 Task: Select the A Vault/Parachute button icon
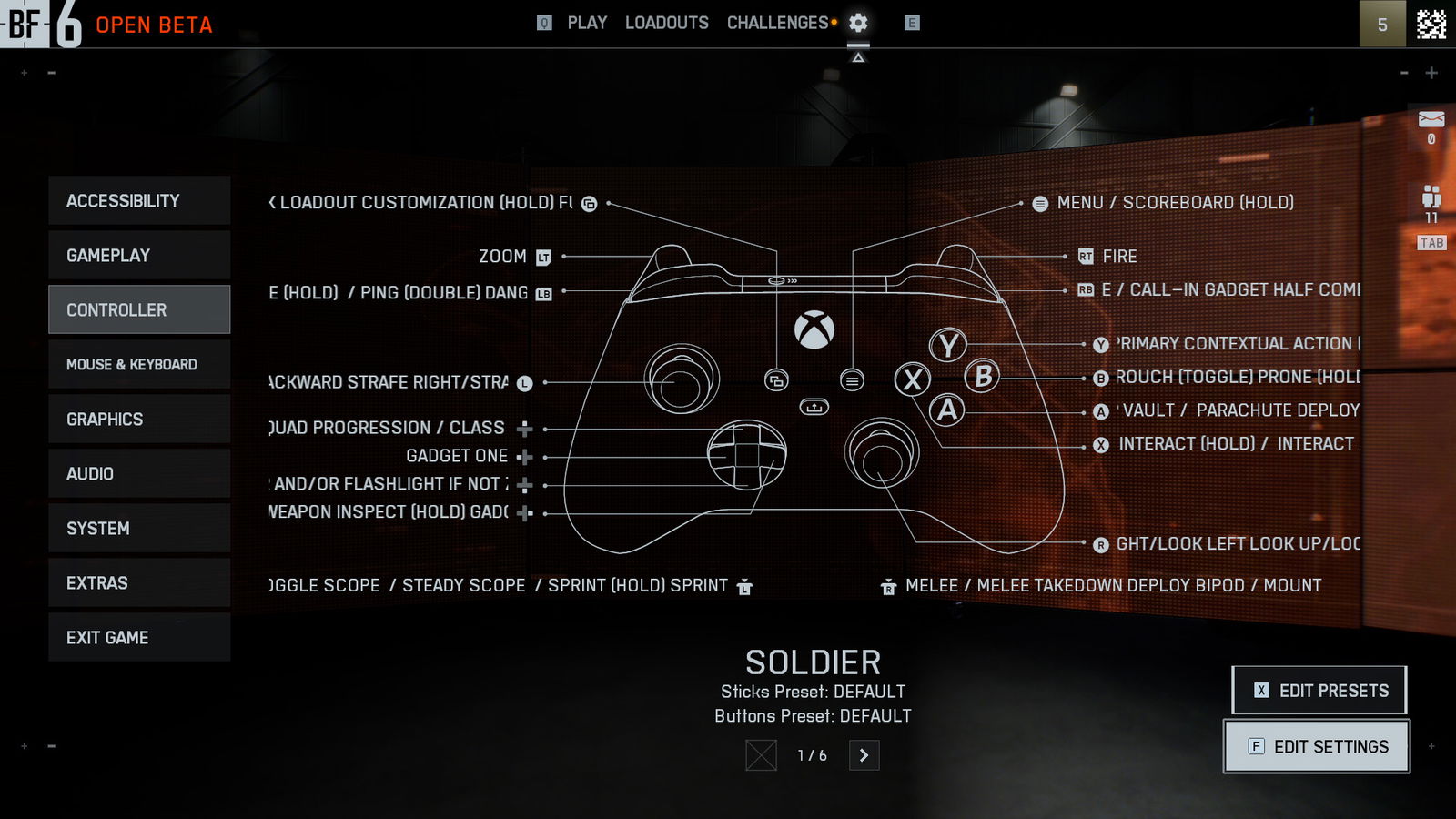pos(1101,410)
